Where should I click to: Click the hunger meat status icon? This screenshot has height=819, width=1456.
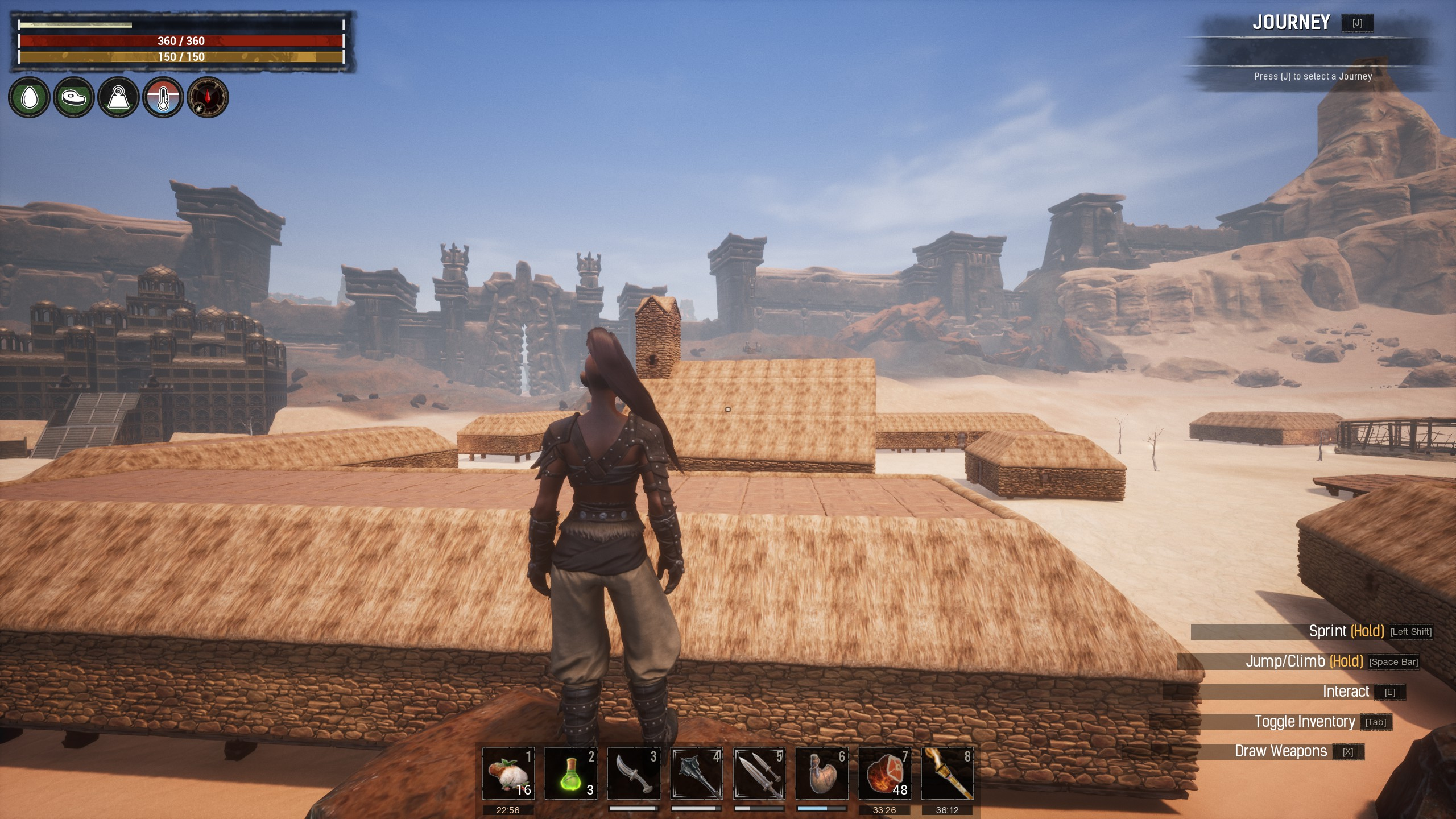[x=73, y=97]
